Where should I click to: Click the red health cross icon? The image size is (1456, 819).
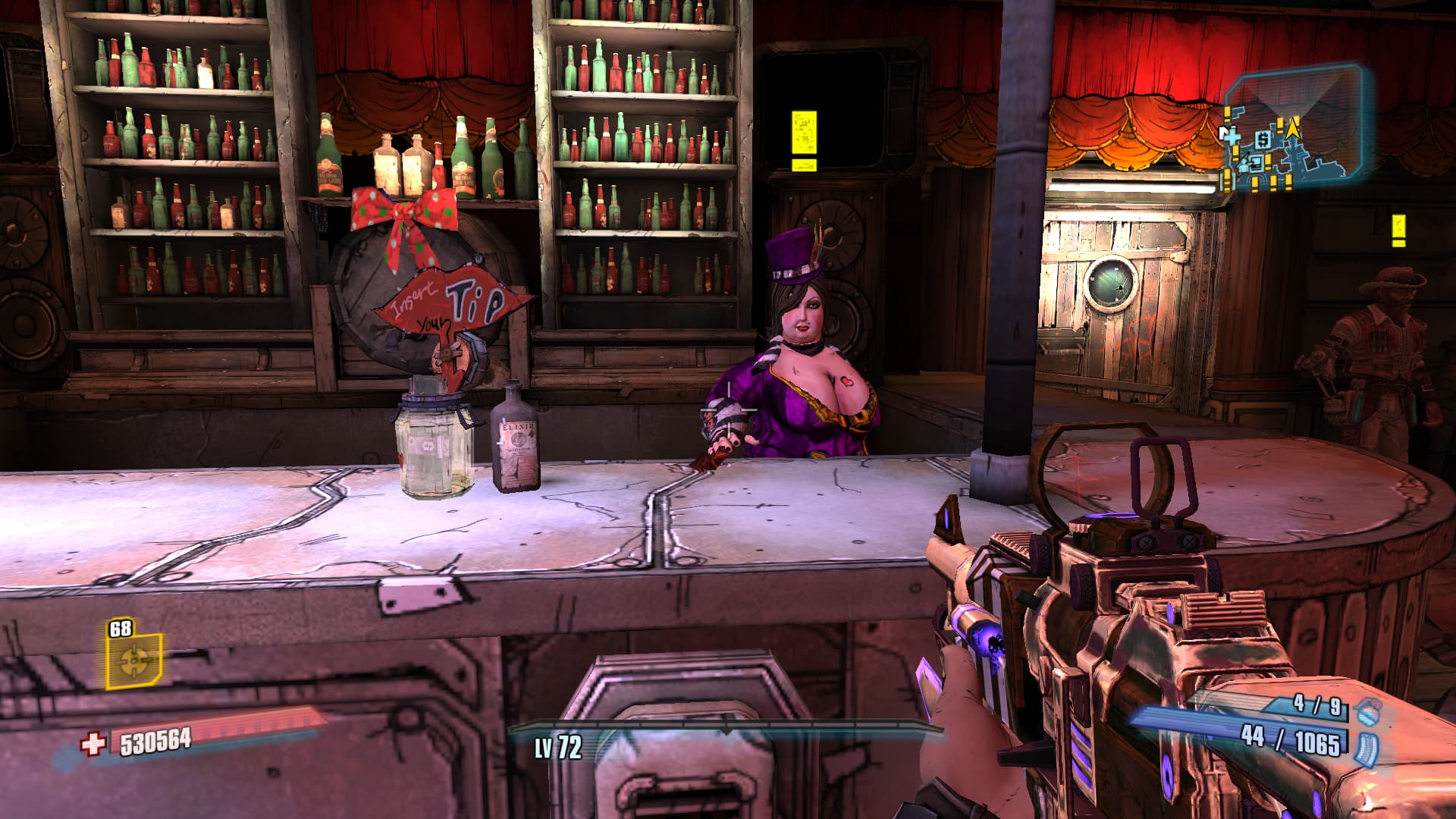(x=93, y=743)
